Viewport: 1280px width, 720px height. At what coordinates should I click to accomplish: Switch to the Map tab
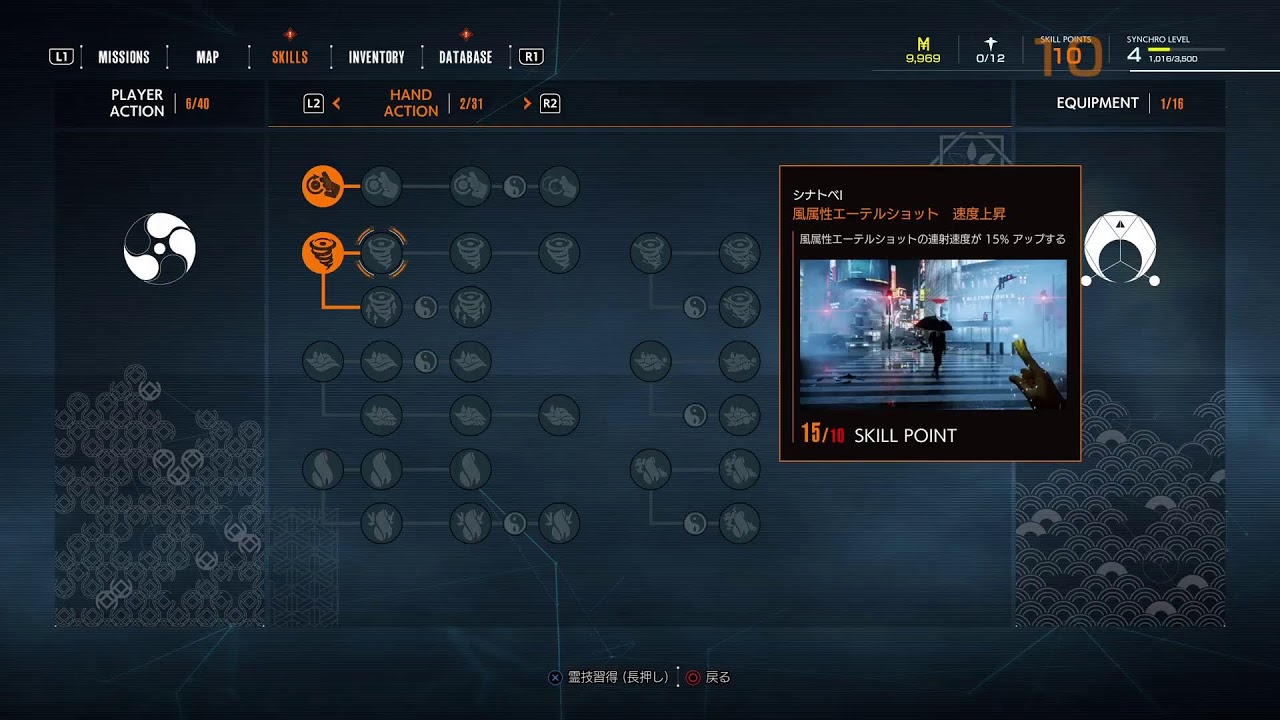(208, 57)
